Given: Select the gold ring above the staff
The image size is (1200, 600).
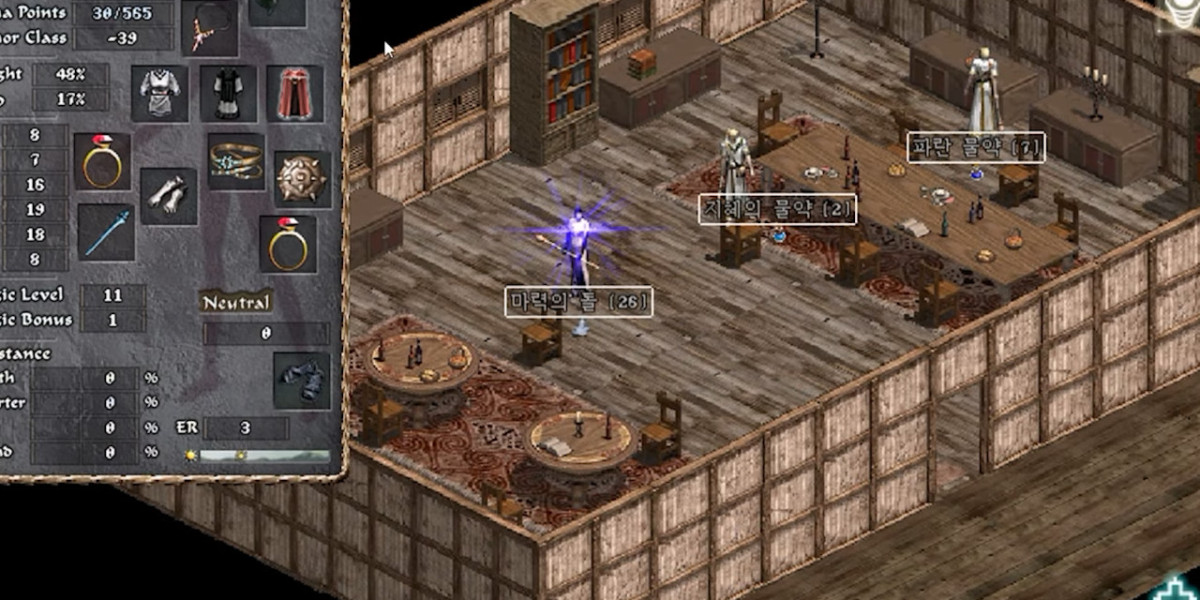Looking at the screenshot, I should point(102,162).
